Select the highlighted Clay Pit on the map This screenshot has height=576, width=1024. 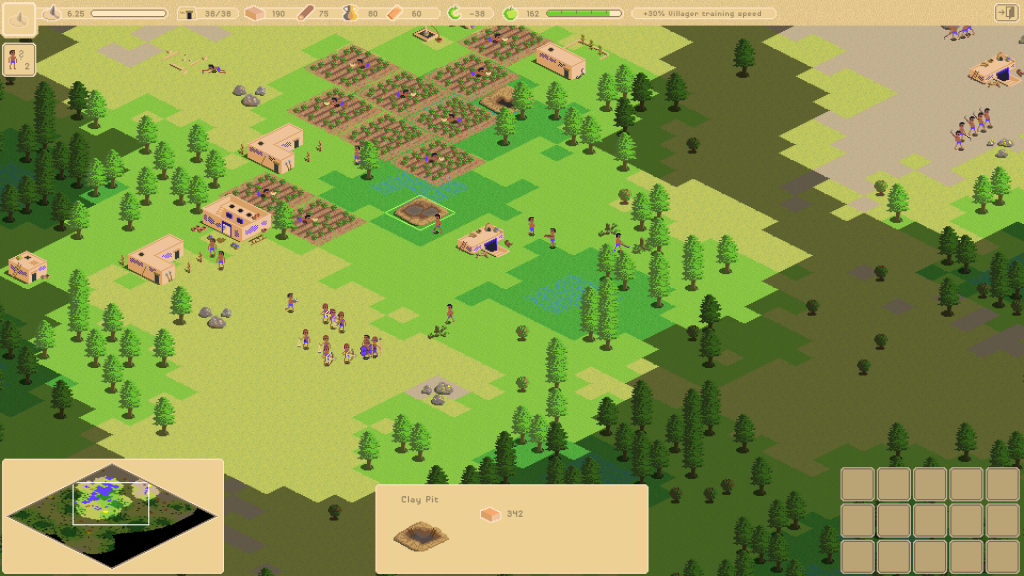(x=420, y=211)
